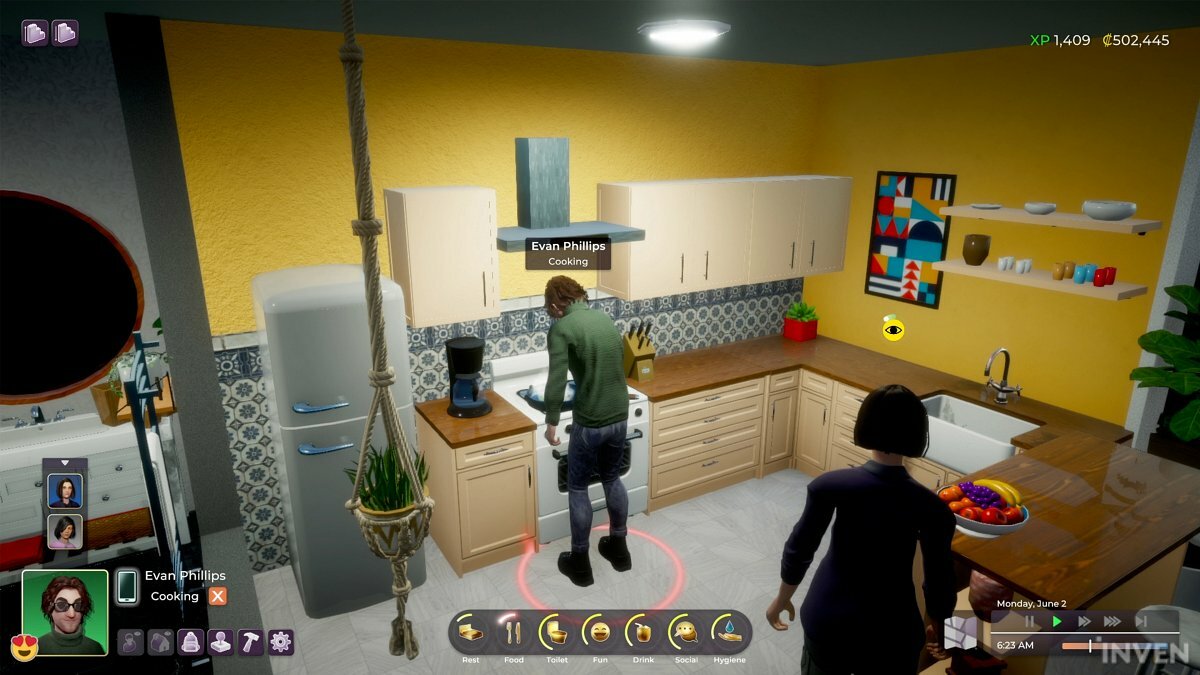The image size is (1200, 675).
Task: Open the joystick menu button
Action: (221, 642)
